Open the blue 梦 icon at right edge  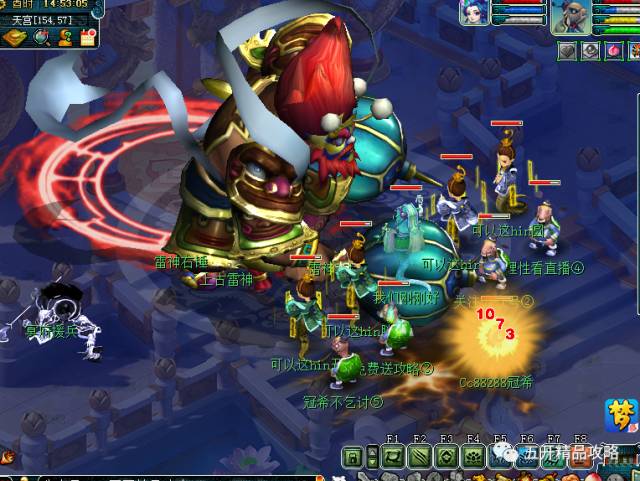click(x=621, y=415)
